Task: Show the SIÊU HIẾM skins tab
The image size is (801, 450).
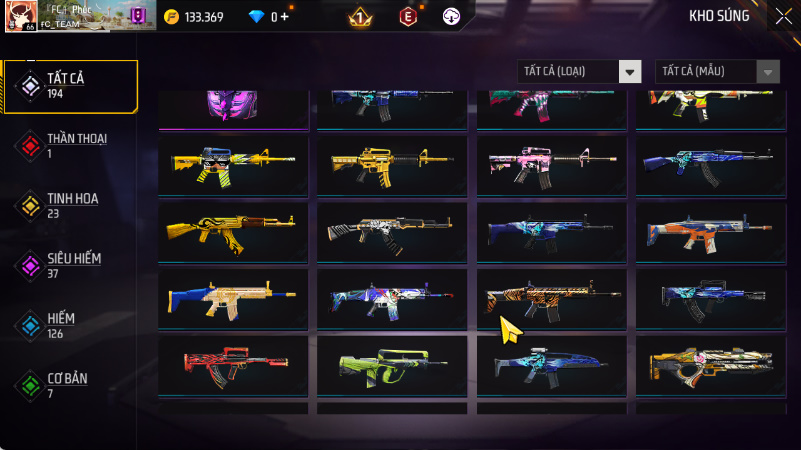Action: pyautogui.click(x=70, y=265)
